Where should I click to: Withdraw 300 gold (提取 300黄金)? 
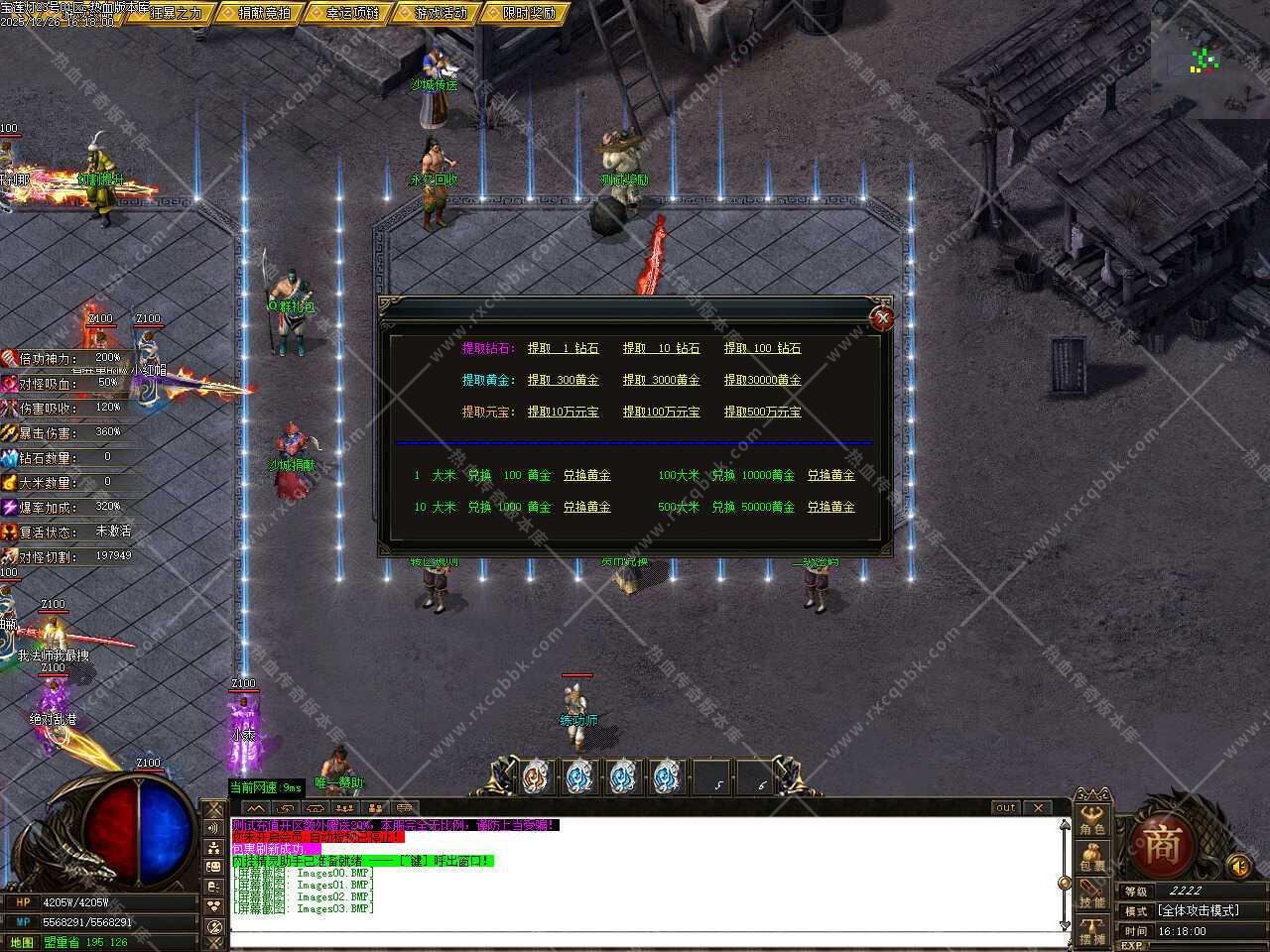pos(563,380)
